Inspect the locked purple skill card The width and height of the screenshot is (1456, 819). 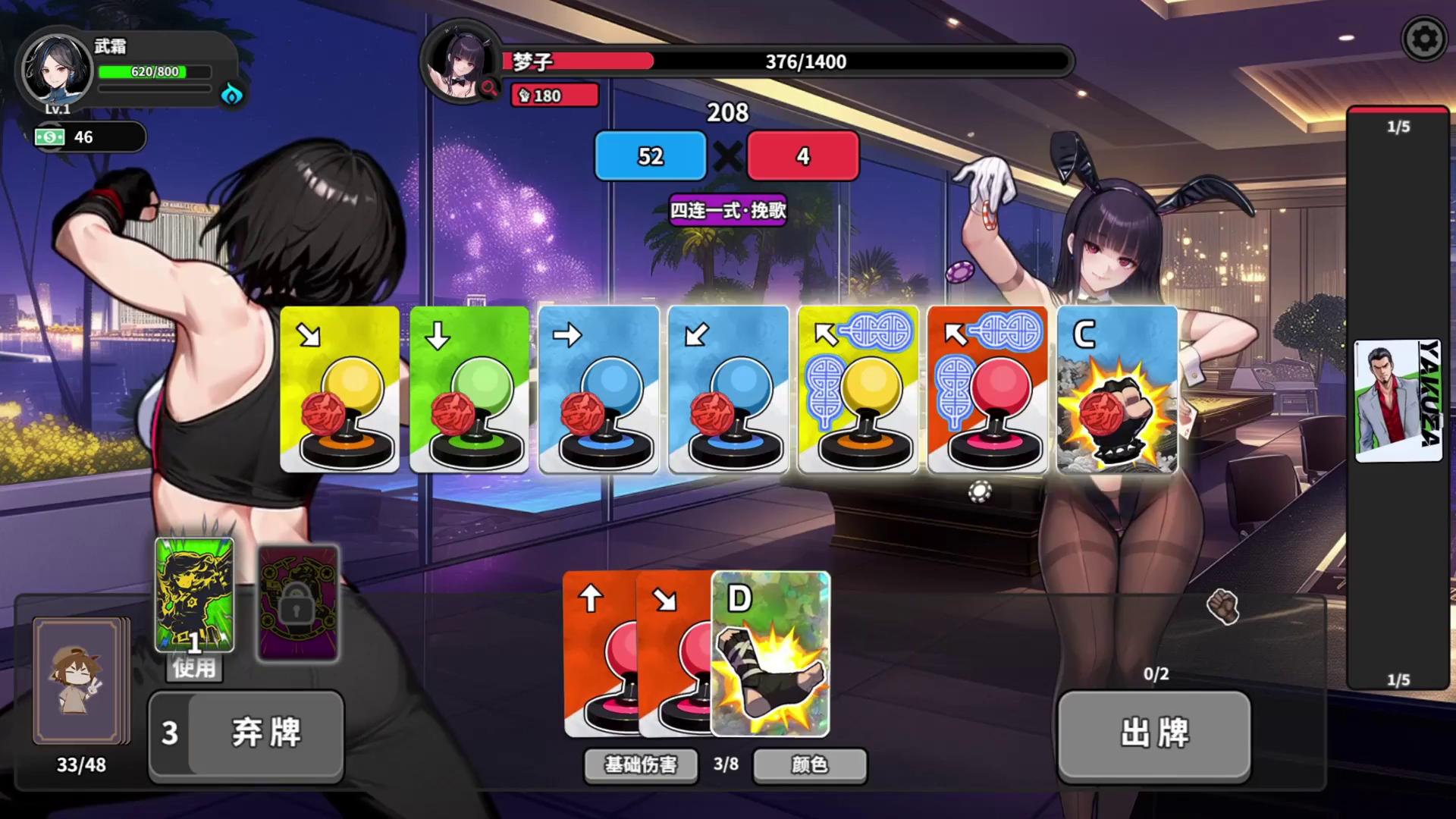point(298,603)
